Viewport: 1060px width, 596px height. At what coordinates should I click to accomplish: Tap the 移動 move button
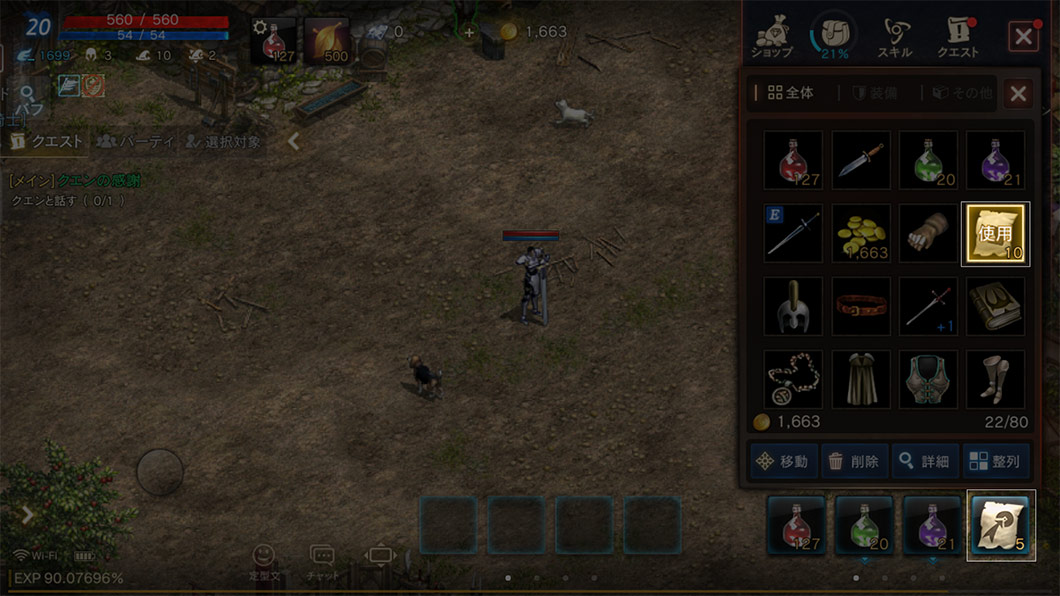click(784, 462)
